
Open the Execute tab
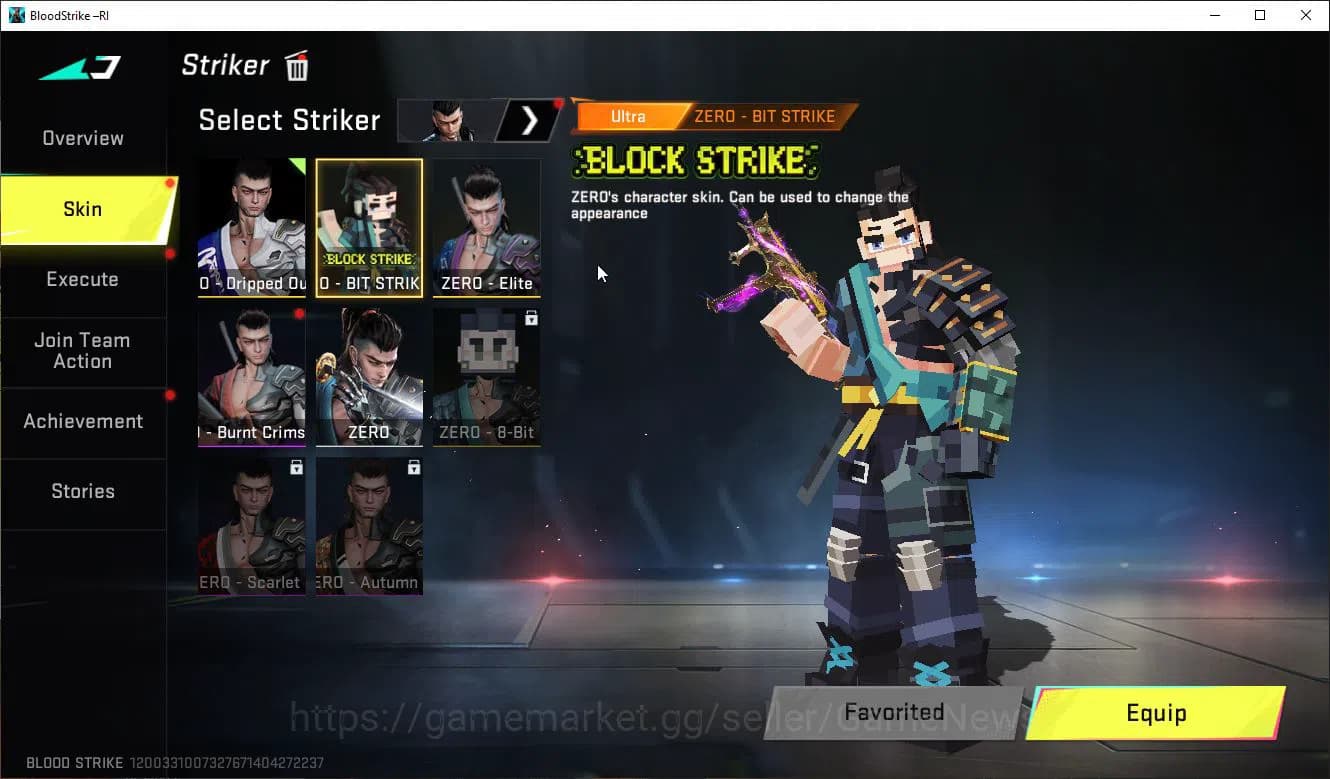pyautogui.click(x=82, y=279)
